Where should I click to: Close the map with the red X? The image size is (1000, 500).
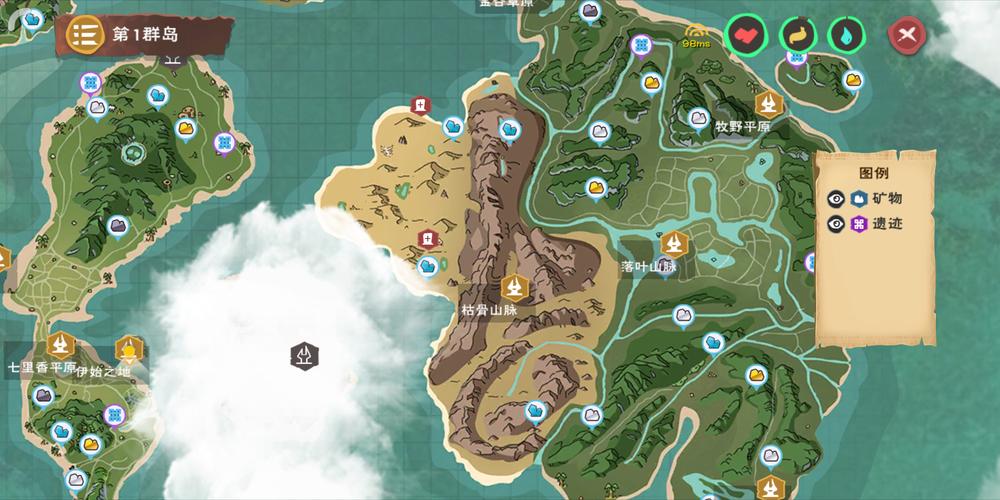907,36
